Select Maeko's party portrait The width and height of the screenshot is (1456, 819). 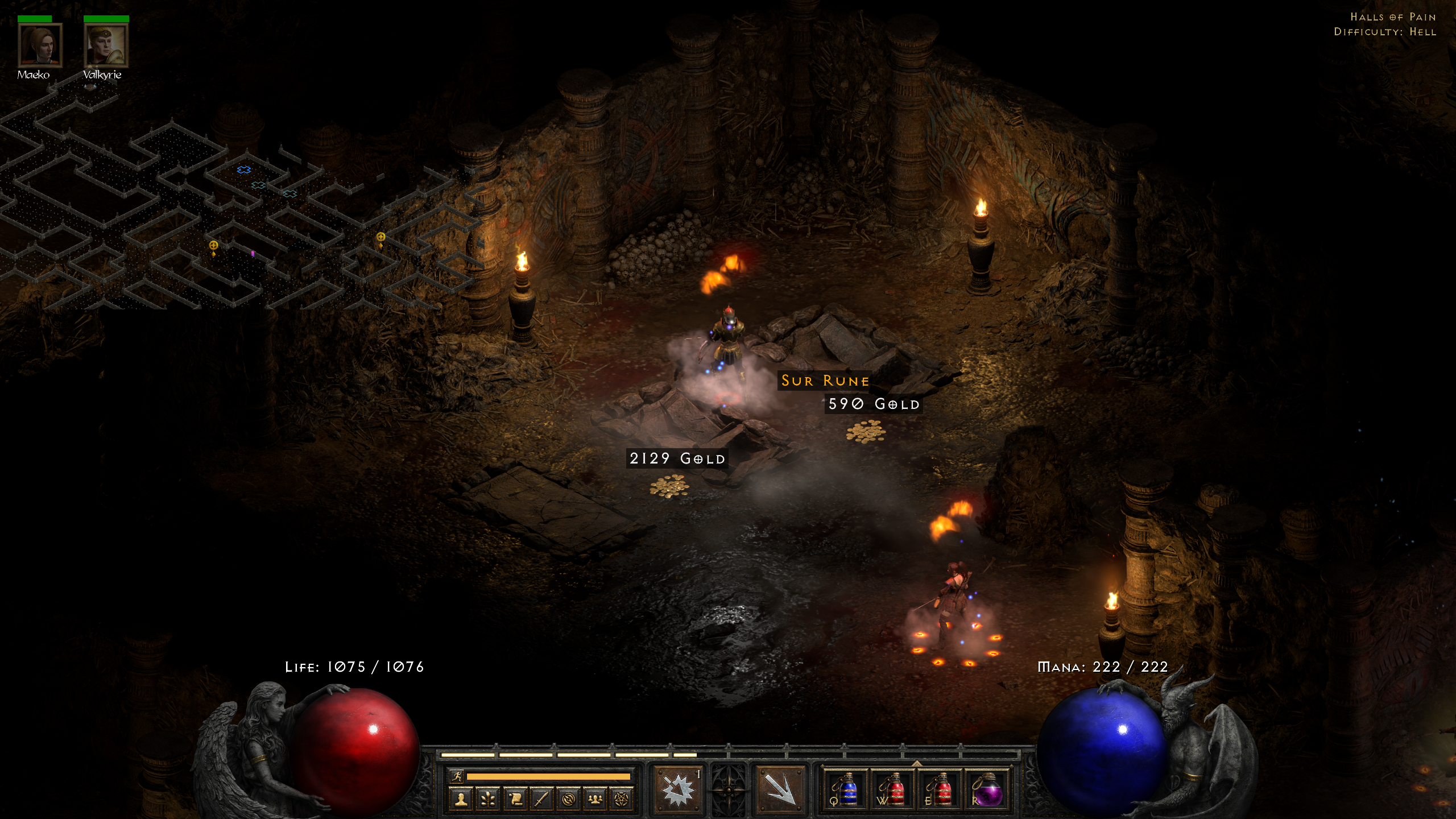[x=40, y=45]
